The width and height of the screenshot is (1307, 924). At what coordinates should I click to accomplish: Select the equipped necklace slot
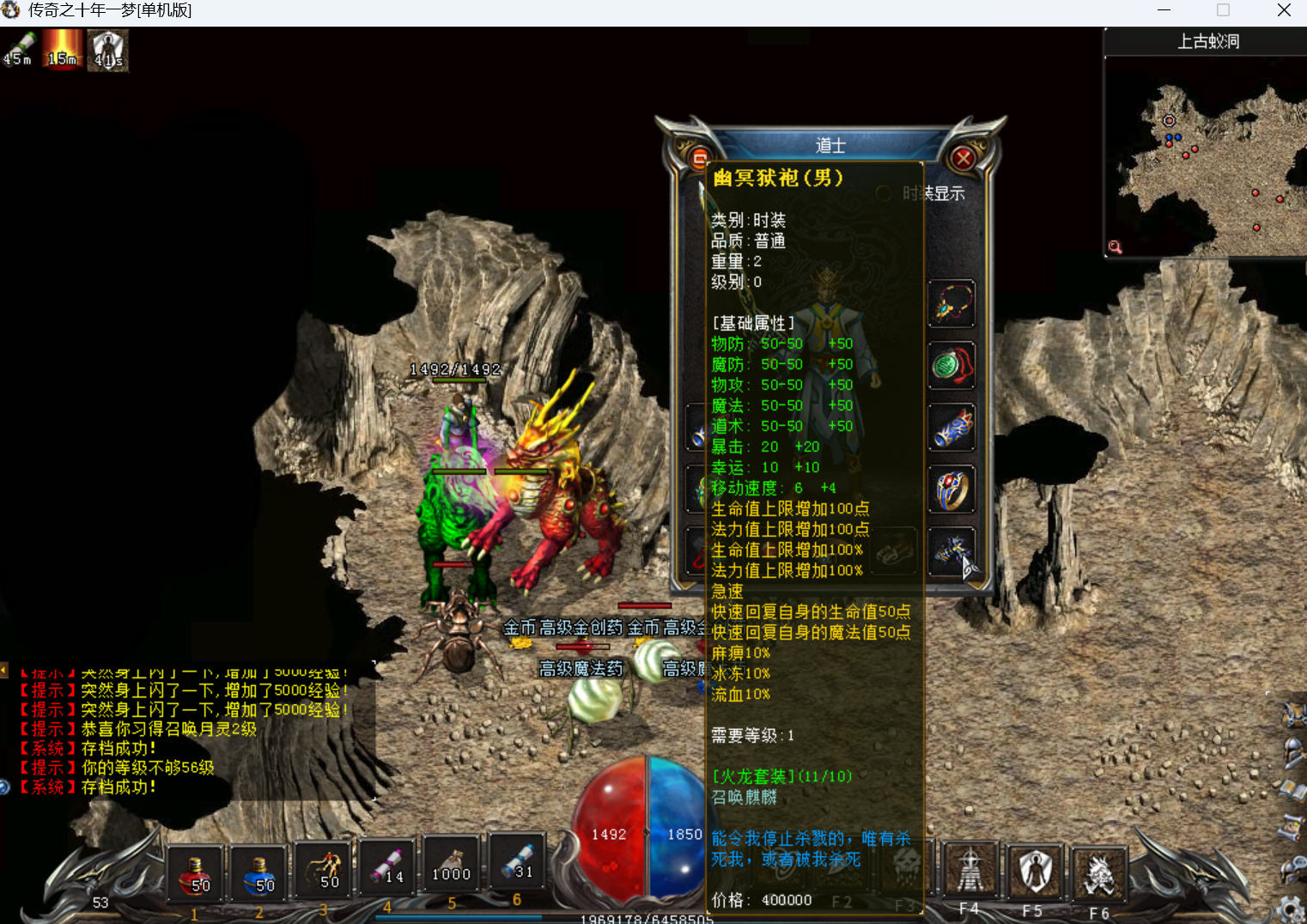tap(951, 304)
